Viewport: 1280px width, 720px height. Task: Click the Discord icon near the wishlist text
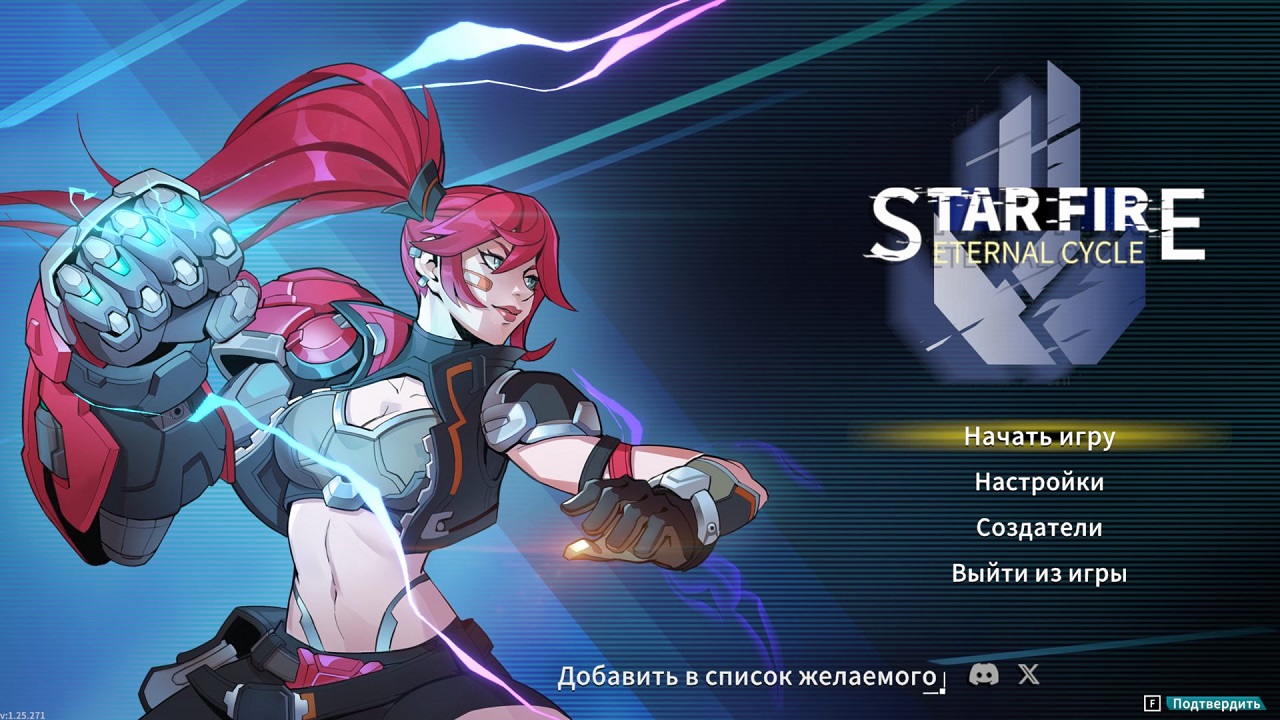point(985,675)
